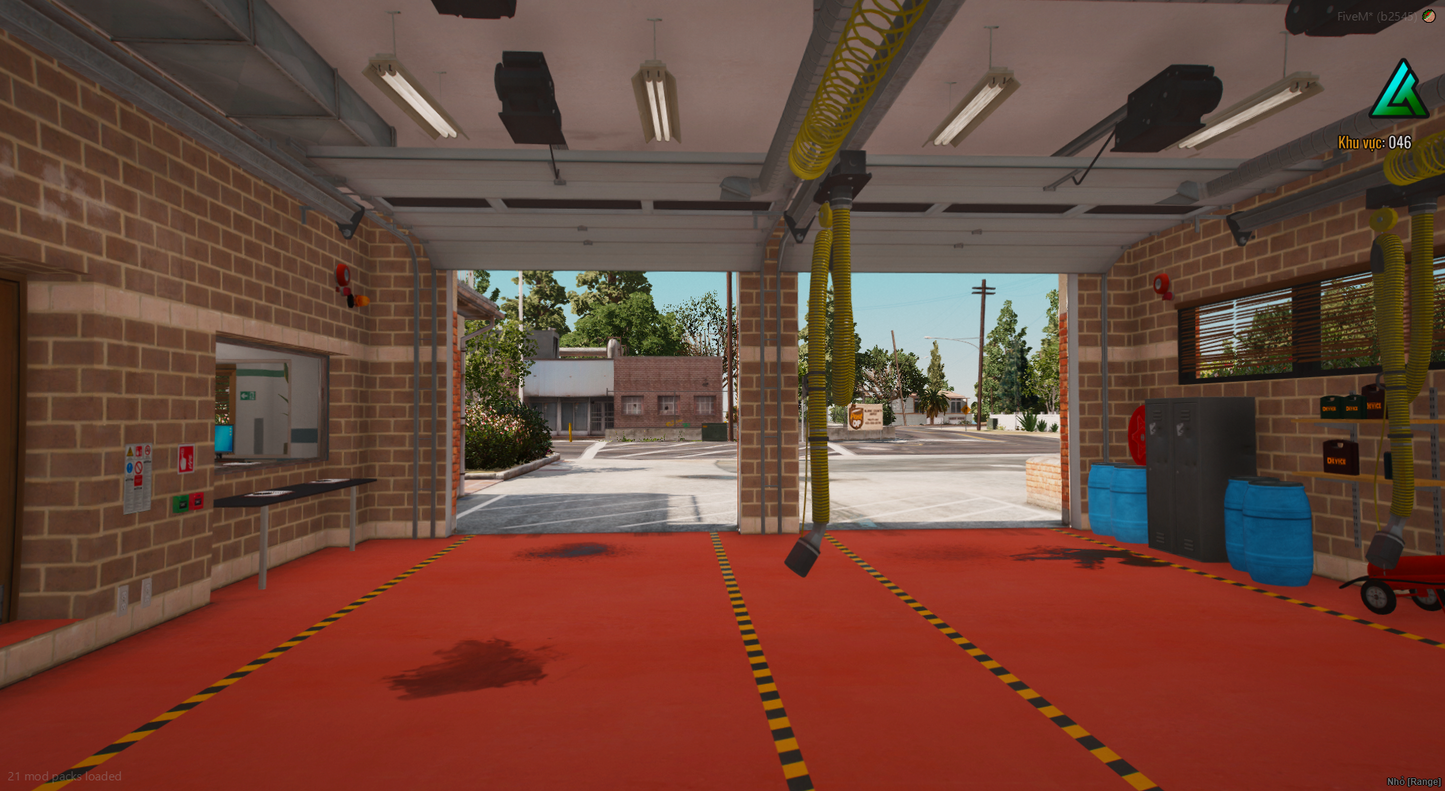Click the FiveM (b2545) watermark text
Screen dimensions: 1445x791
1378,16
